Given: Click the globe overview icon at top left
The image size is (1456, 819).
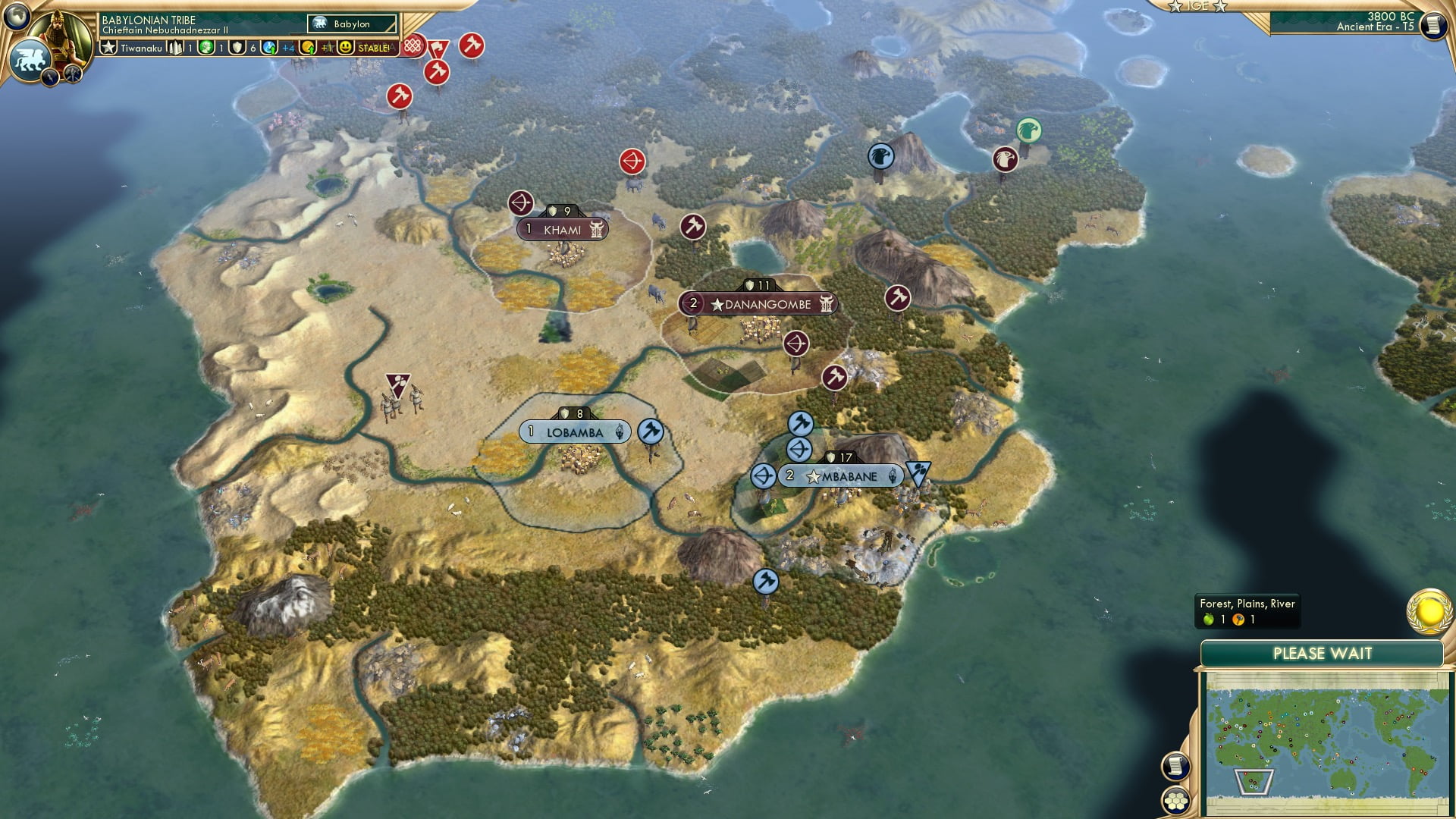Looking at the screenshot, I should pyautogui.click(x=17, y=16).
